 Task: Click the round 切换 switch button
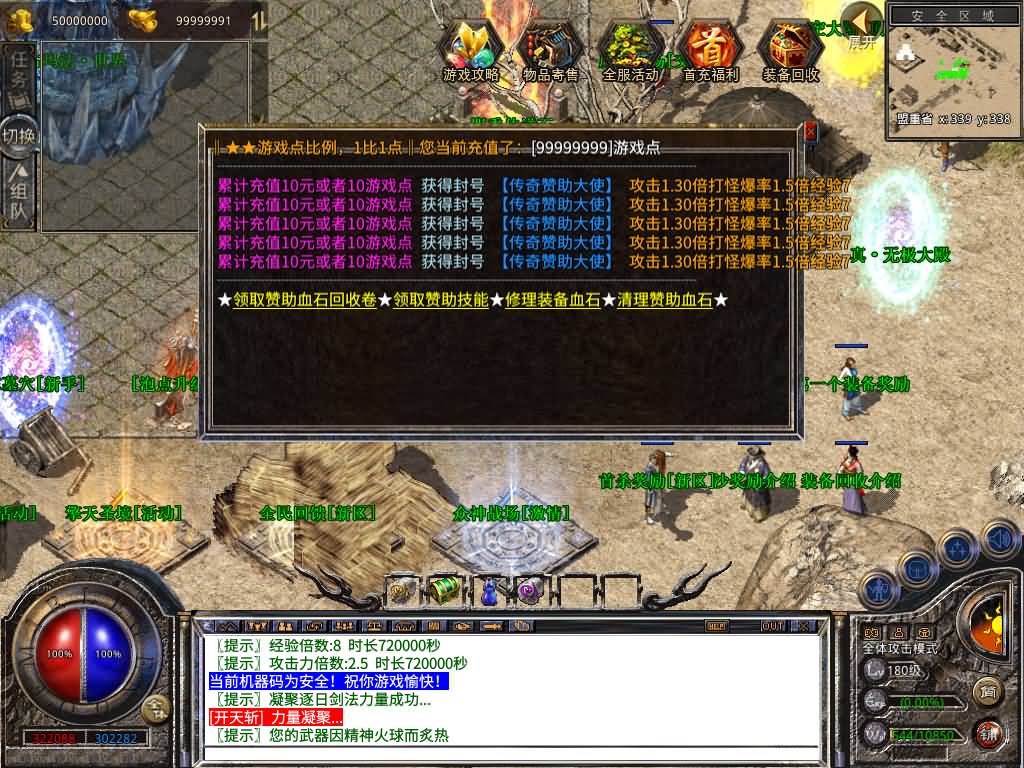pyautogui.click(x=19, y=135)
